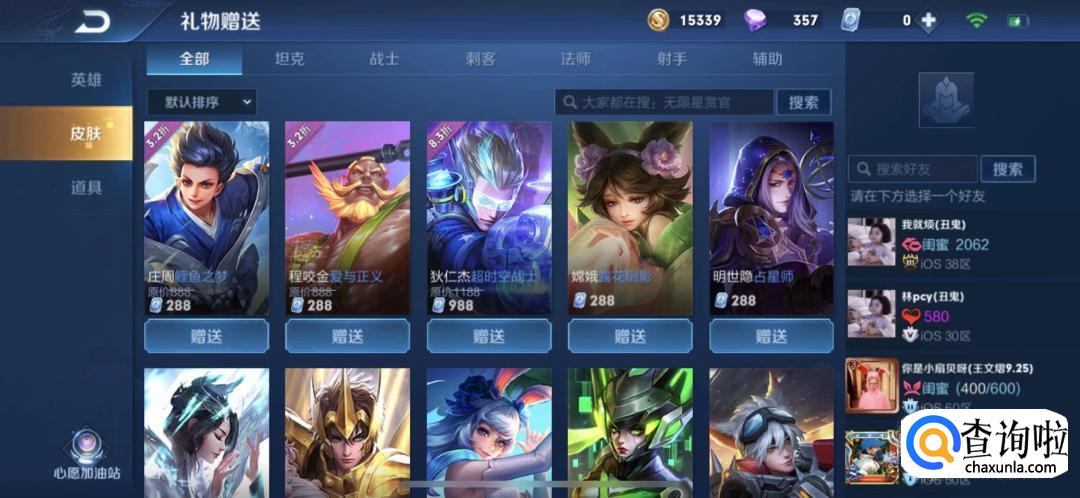
Task: Go back using the return arrow
Action: tap(91, 20)
